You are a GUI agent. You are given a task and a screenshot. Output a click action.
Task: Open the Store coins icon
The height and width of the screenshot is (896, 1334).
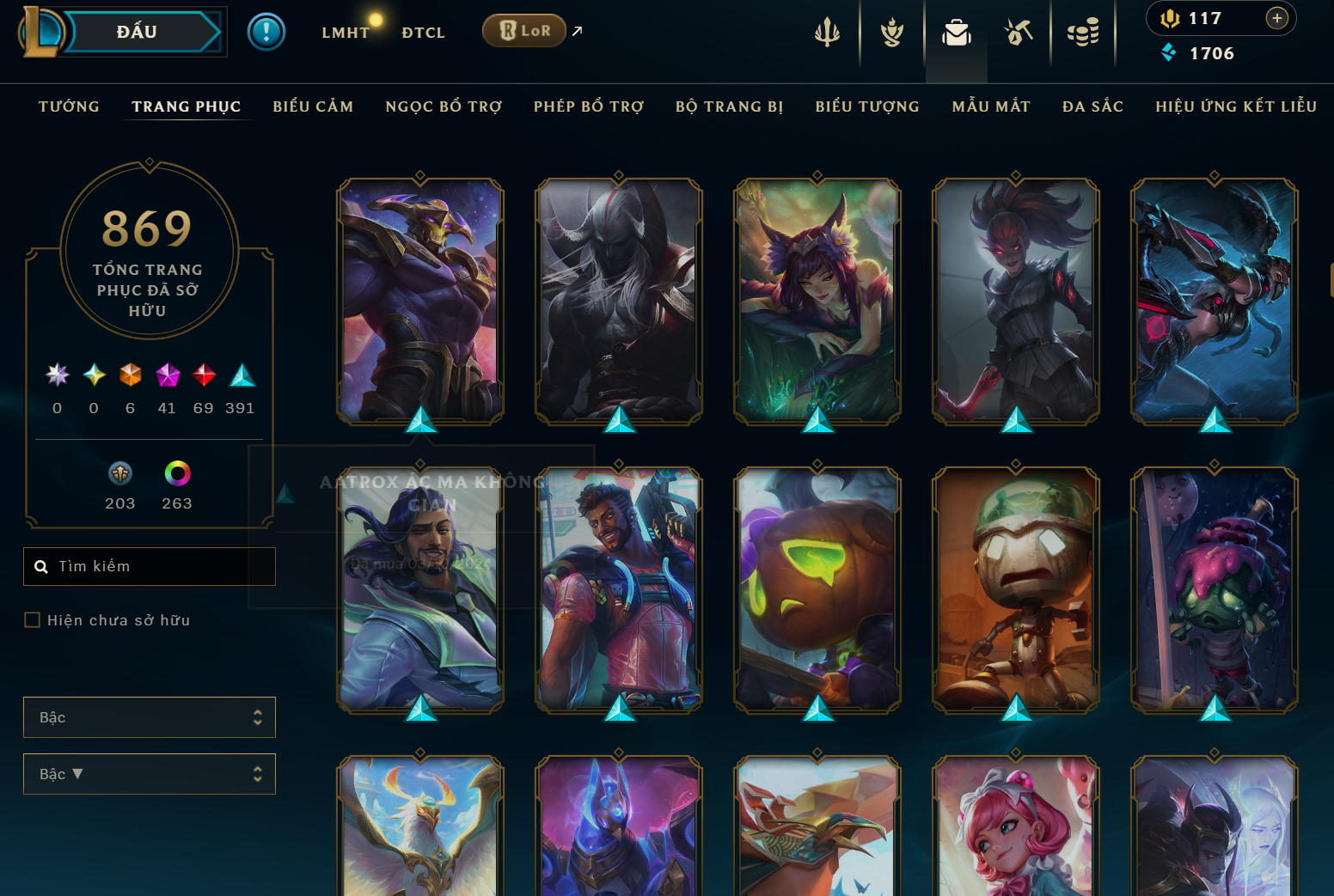(x=1084, y=32)
